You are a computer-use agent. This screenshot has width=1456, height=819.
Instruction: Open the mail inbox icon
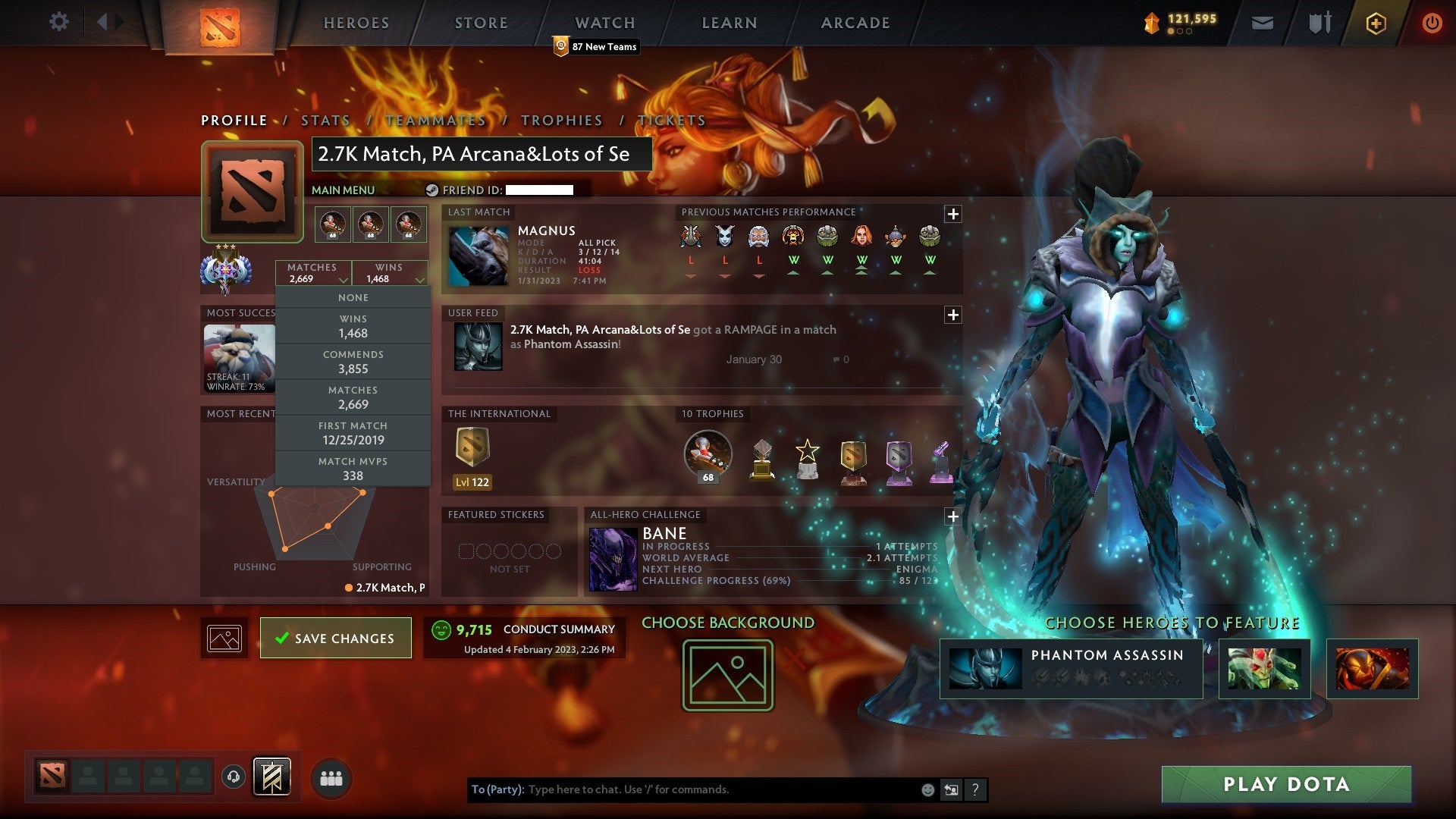click(x=1262, y=24)
